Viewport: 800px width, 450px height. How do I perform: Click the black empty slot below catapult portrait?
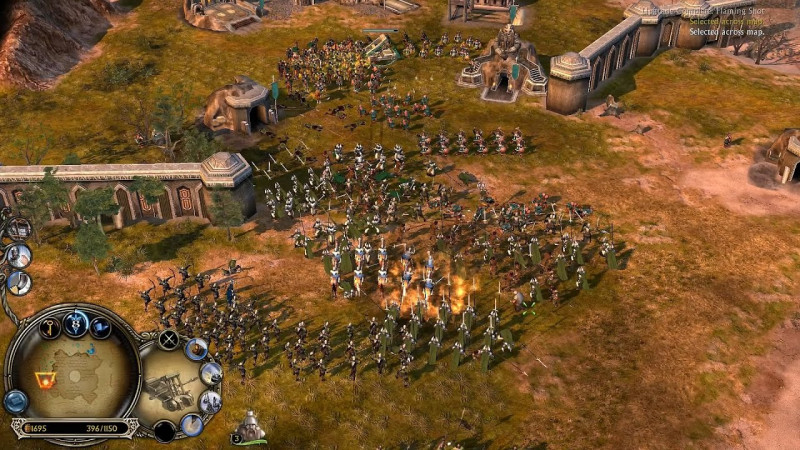coord(165,431)
